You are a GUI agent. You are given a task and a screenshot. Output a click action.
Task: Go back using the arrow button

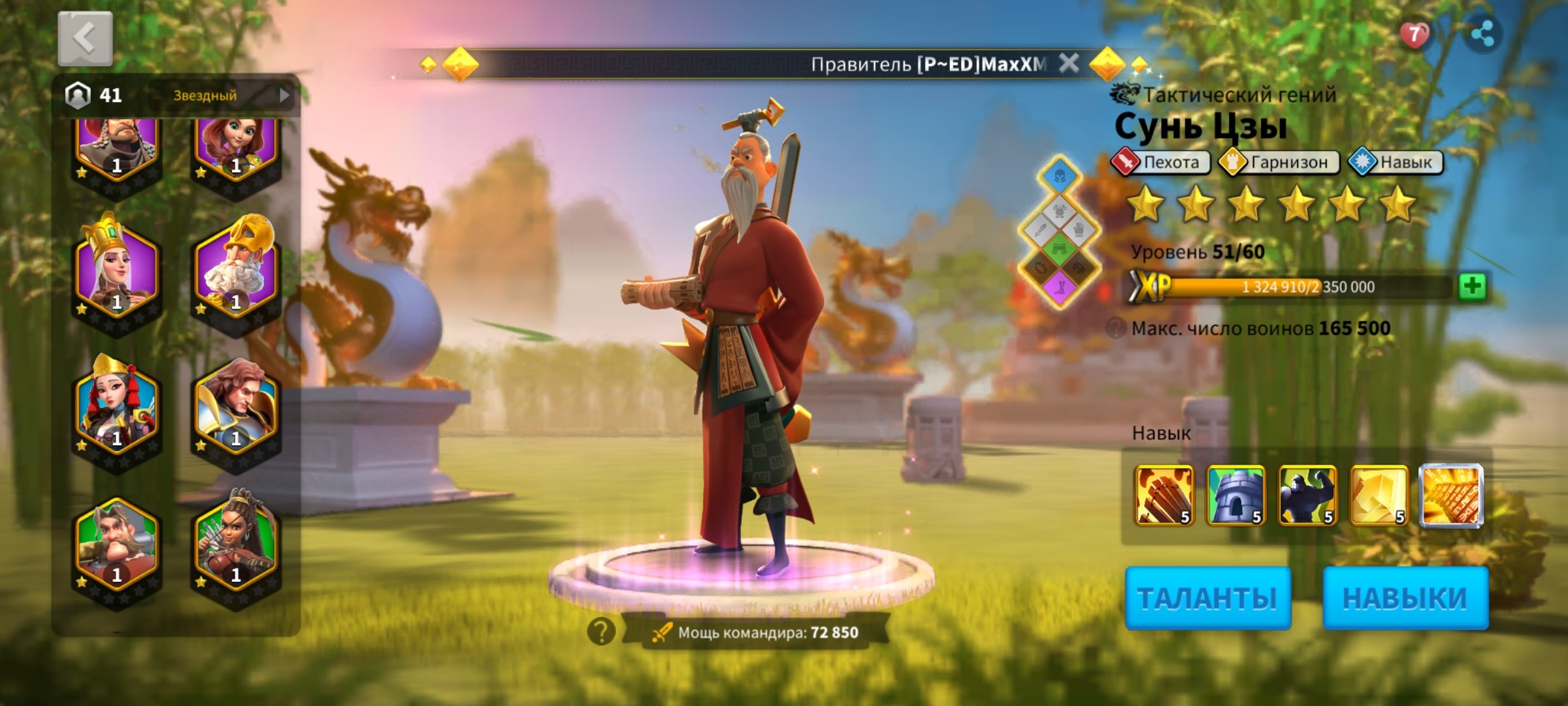[85, 39]
